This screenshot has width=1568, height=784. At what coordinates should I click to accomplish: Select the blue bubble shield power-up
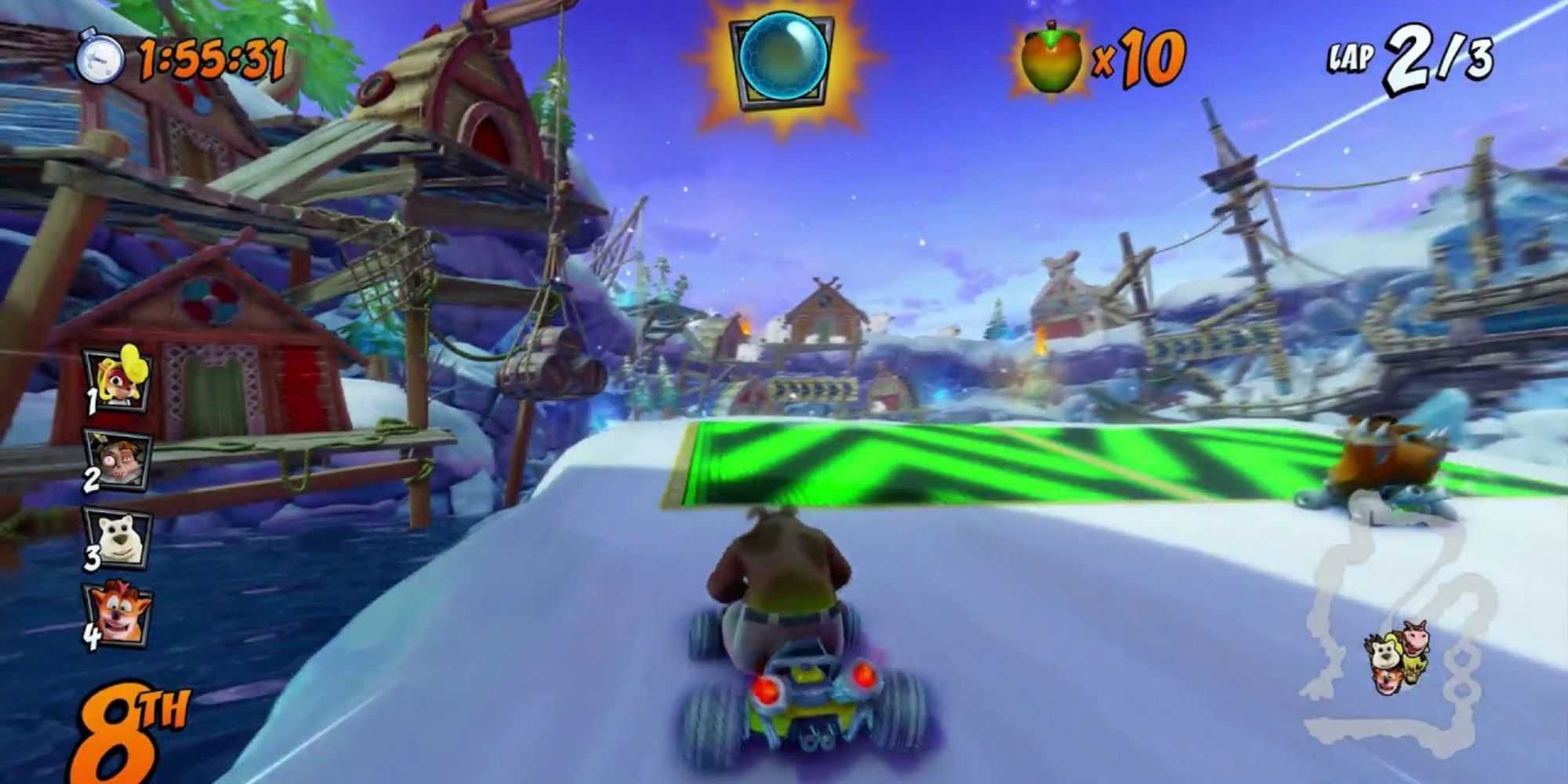(782, 58)
